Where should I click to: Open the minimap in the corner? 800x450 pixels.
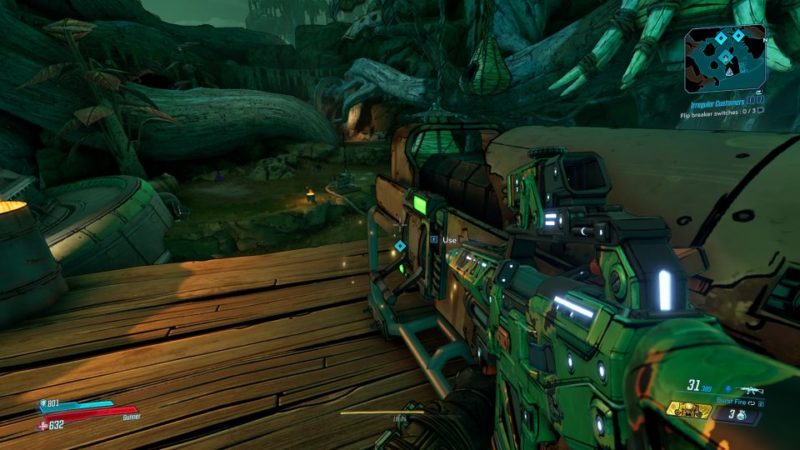[x=725, y=57]
